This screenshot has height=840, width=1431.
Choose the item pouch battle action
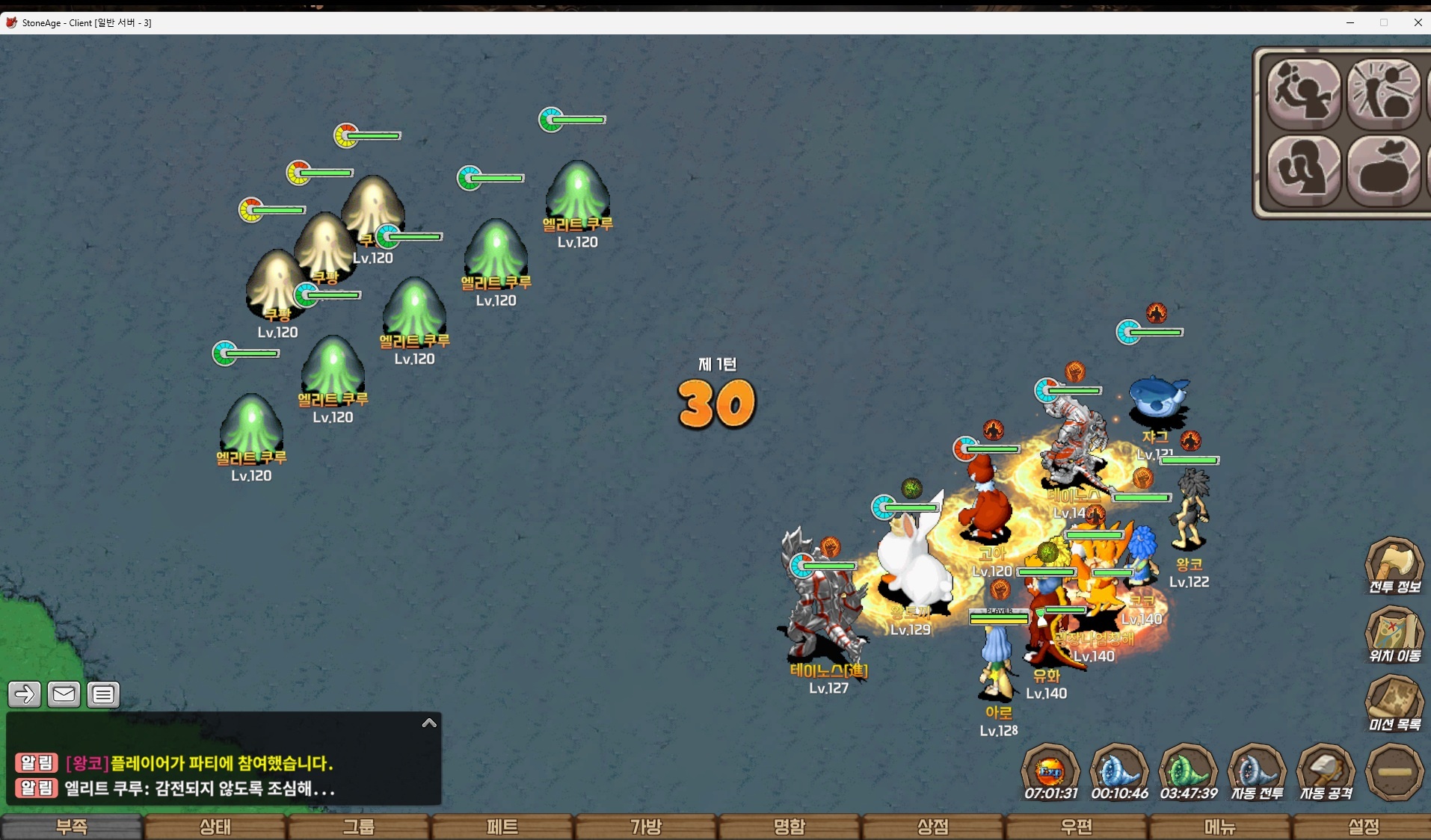[1384, 170]
